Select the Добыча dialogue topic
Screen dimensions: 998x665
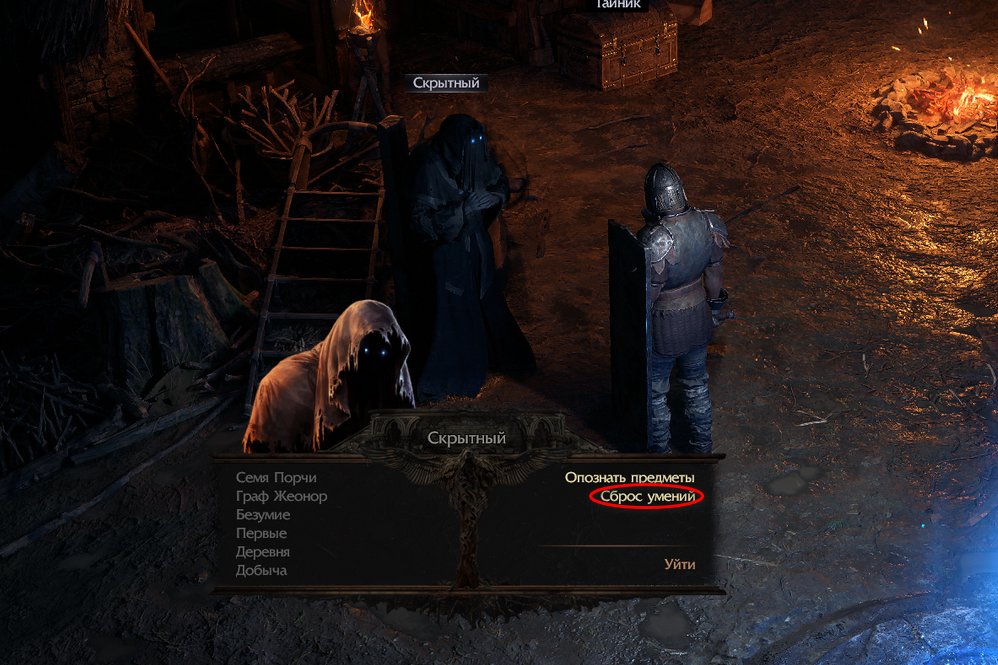(261, 570)
